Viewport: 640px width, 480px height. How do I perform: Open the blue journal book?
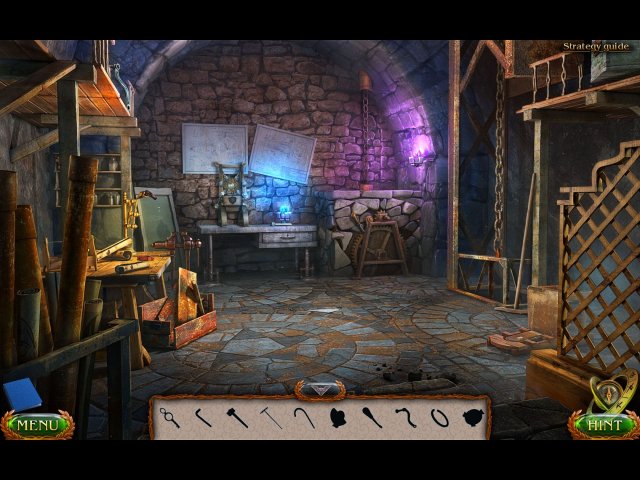click(20, 394)
